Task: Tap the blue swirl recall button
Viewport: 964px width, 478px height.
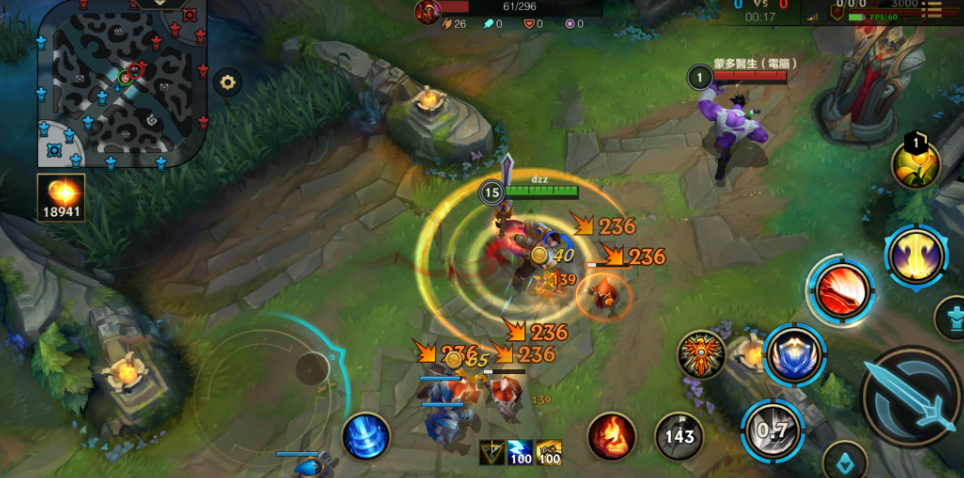Action: tap(365, 437)
